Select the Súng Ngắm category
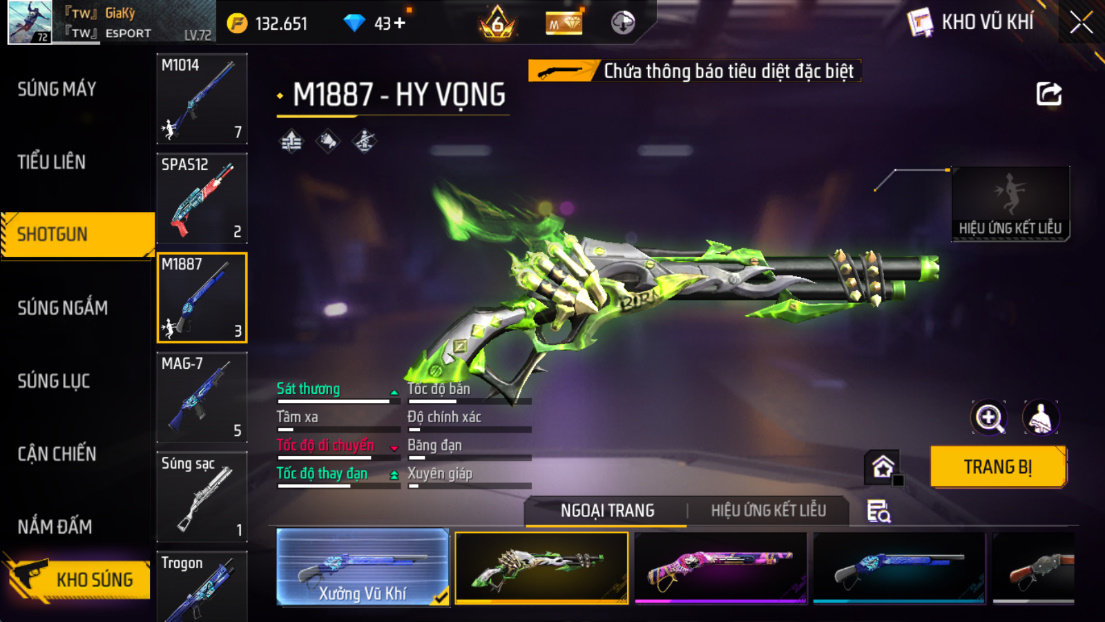Screen dimensions: 1105x622 pos(62,308)
